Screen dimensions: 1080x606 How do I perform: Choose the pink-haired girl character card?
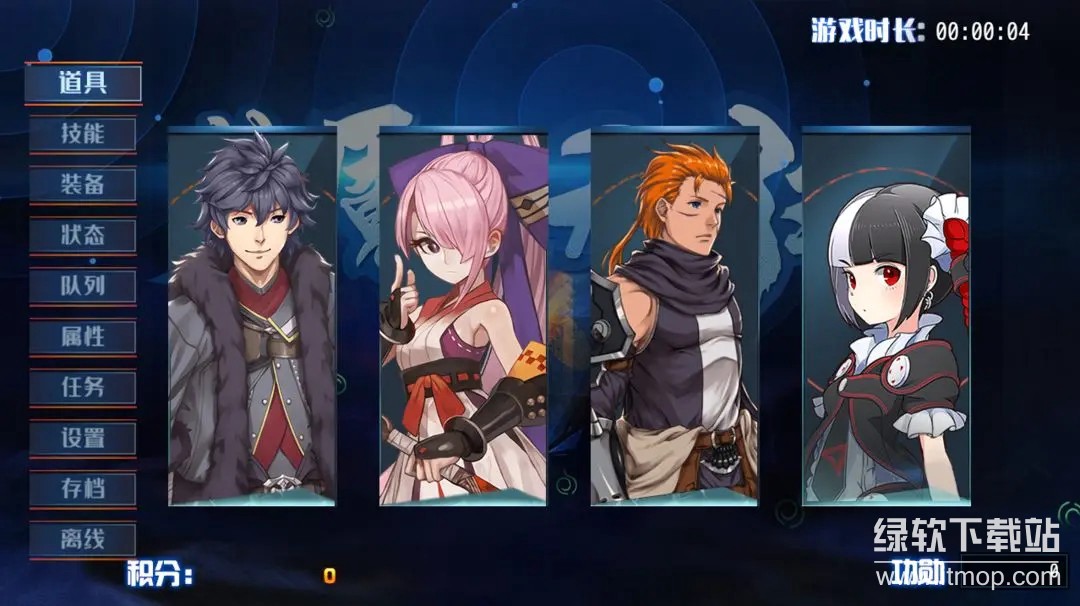[463, 318]
